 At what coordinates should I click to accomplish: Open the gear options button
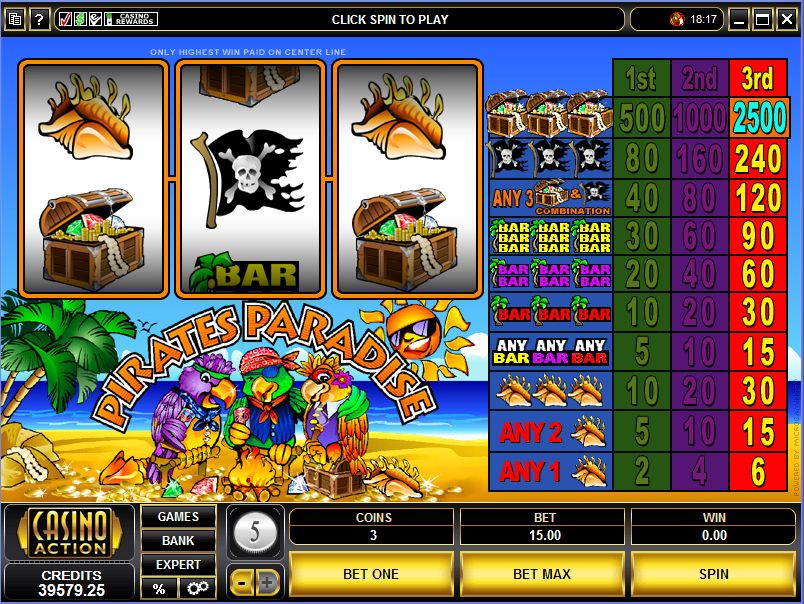(x=196, y=588)
